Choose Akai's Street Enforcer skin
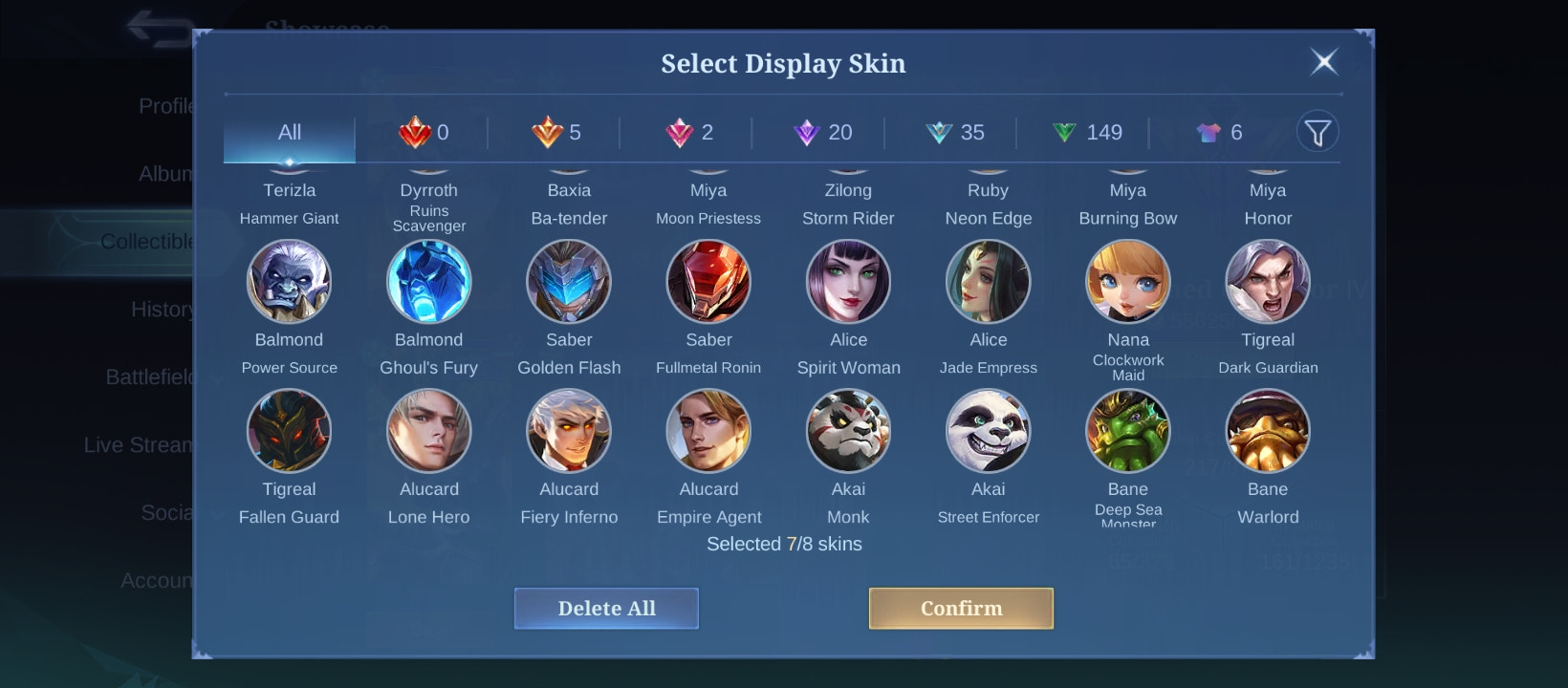 988,431
